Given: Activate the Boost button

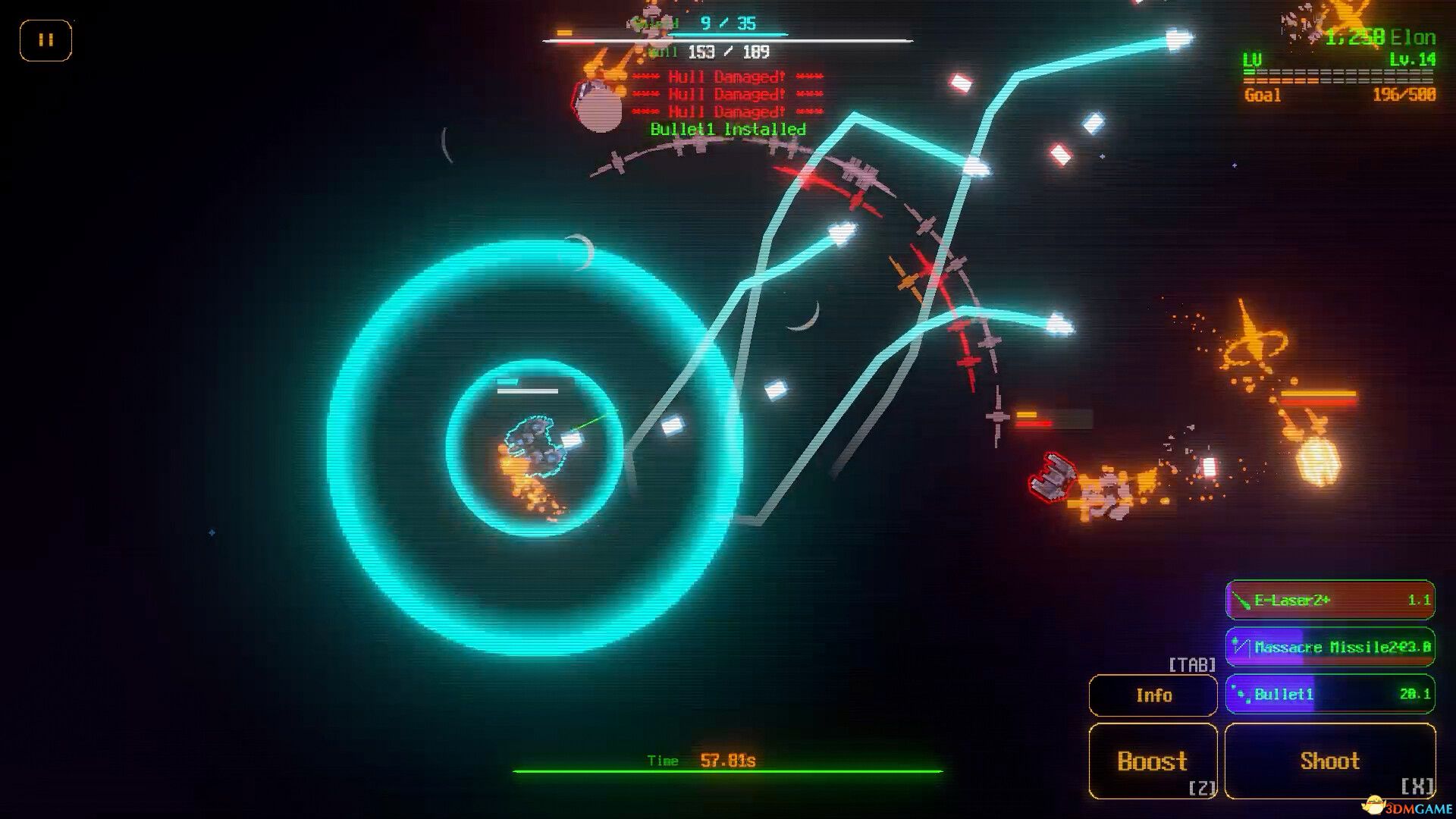Looking at the screenshot, I should click(1153, 761).
